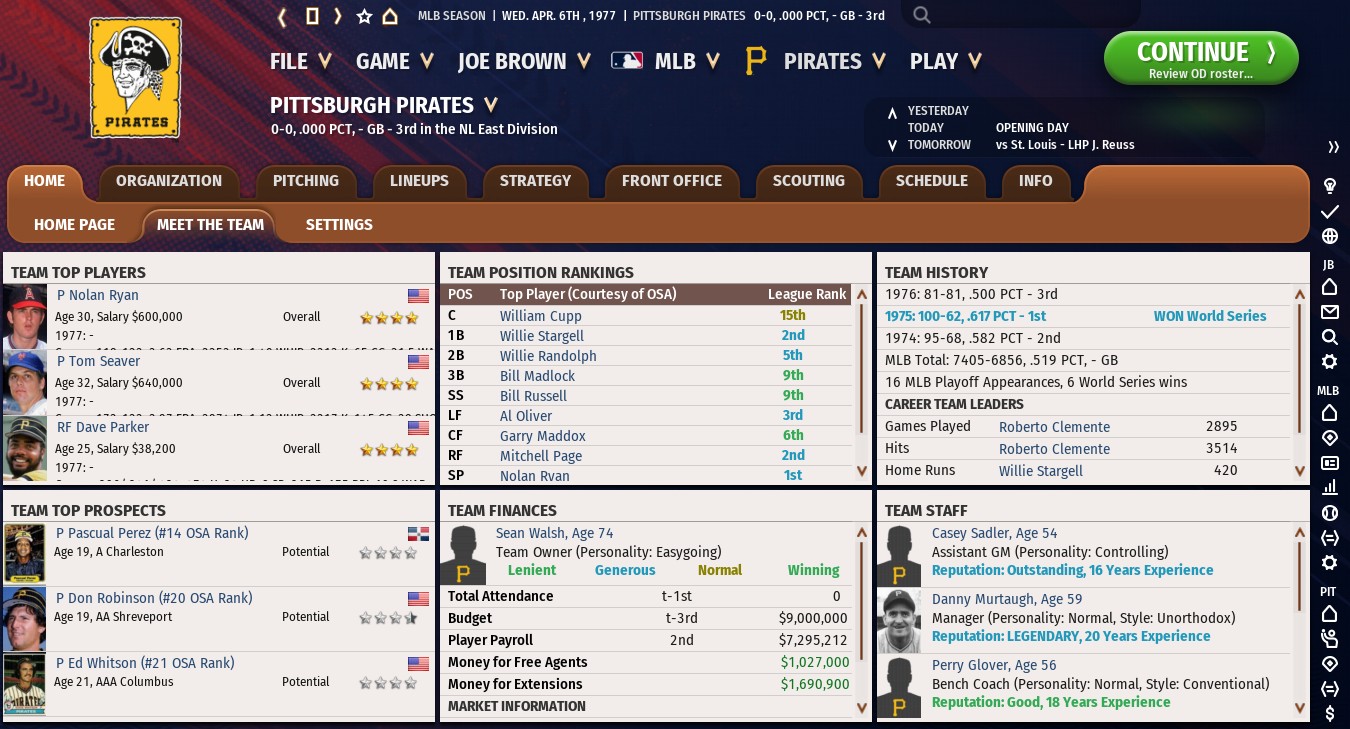This screenshot has width=1350, height=729.
Task: Open the GAME dropdown menu
Action: click(x=394, y=61)
